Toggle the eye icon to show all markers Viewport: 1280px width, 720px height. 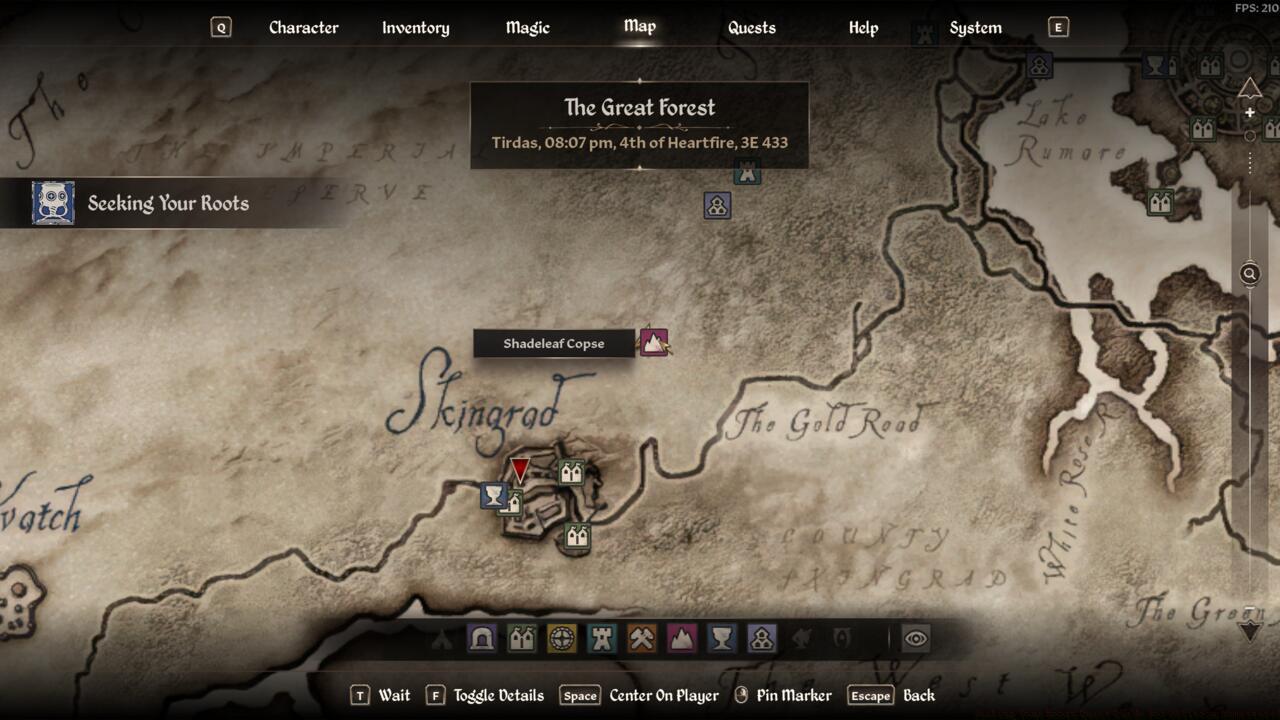pos(916,637)
